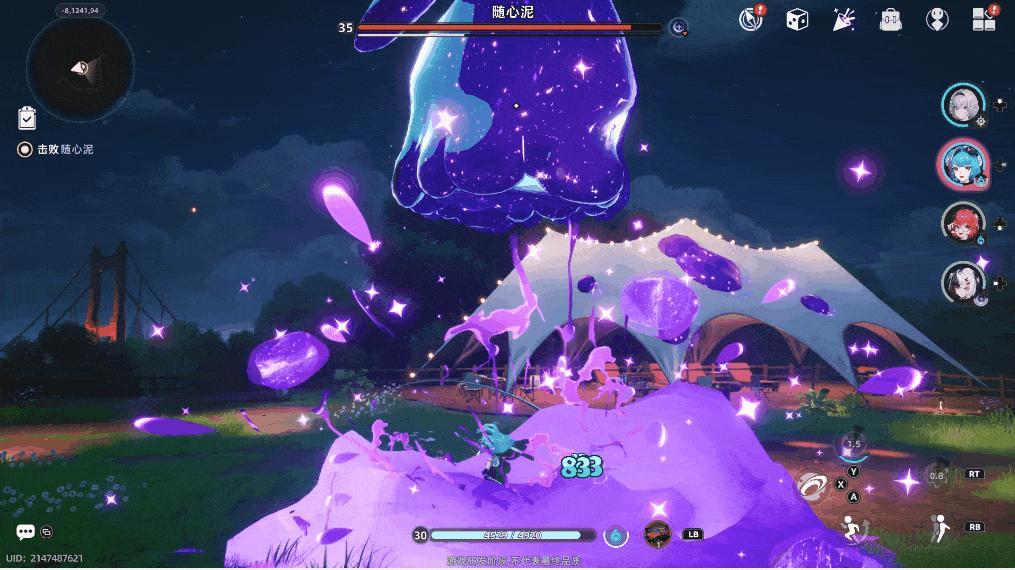Open the party popper events icon
The height and width of the screenshot is (570, 1015).
pyautogui.click(x=843, y=19)
